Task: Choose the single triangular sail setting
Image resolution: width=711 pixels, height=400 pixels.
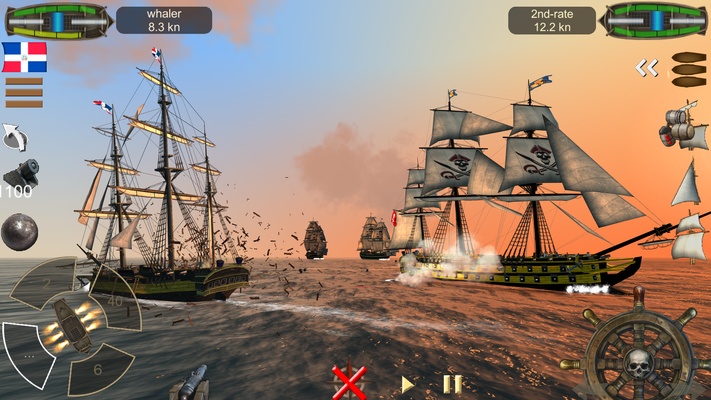Action: (x=686, y=184)
